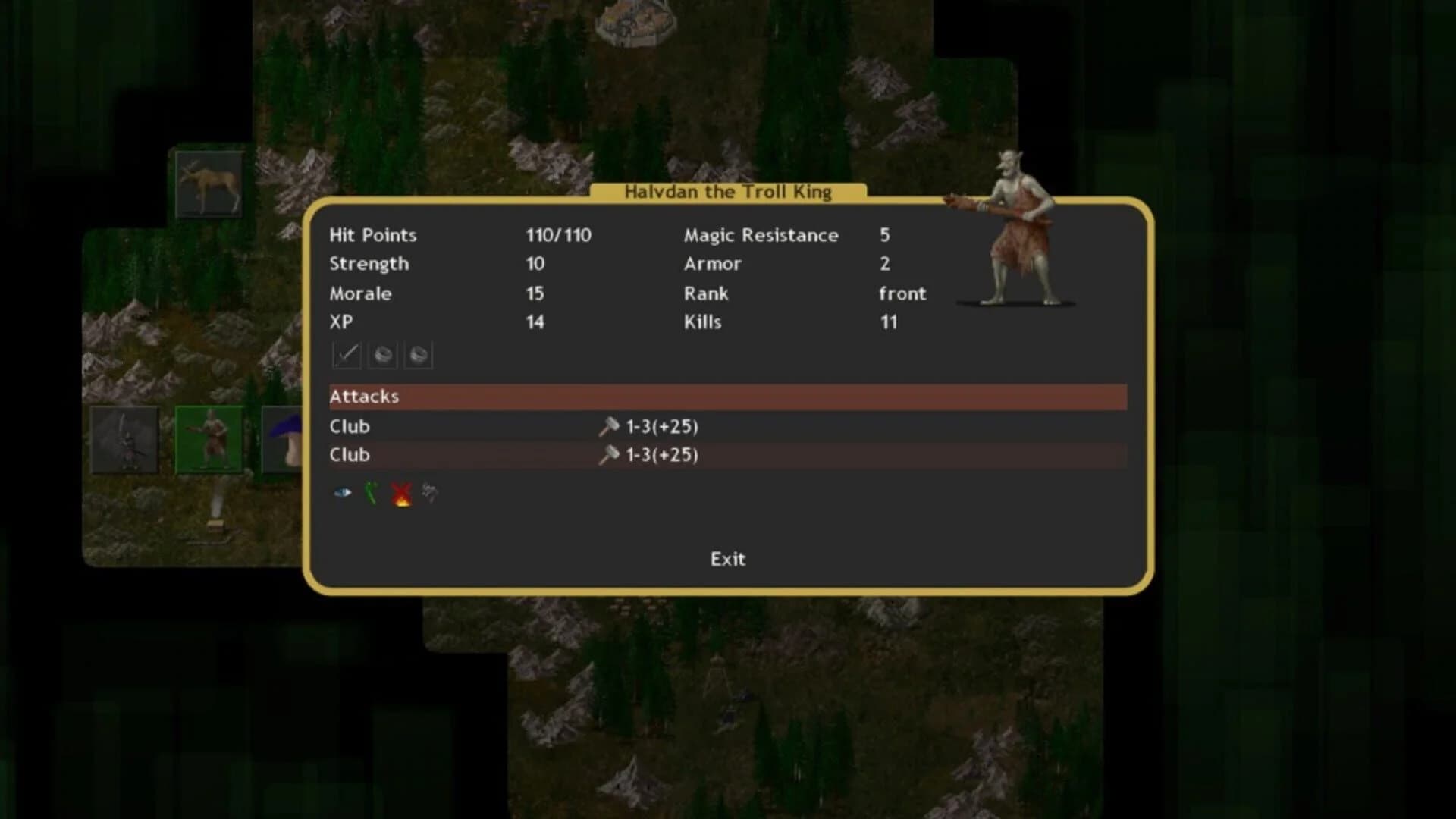Toggle the checkmarked weapon slot

347,353
